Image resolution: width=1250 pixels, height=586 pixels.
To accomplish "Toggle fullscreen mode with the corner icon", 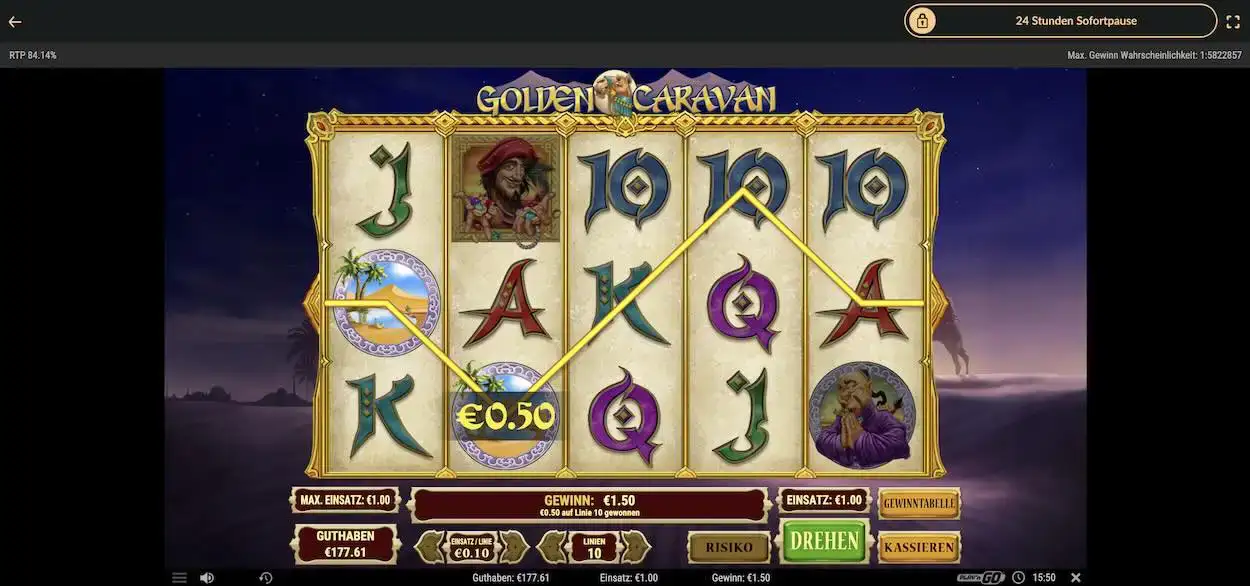I will coord(1233,21).
